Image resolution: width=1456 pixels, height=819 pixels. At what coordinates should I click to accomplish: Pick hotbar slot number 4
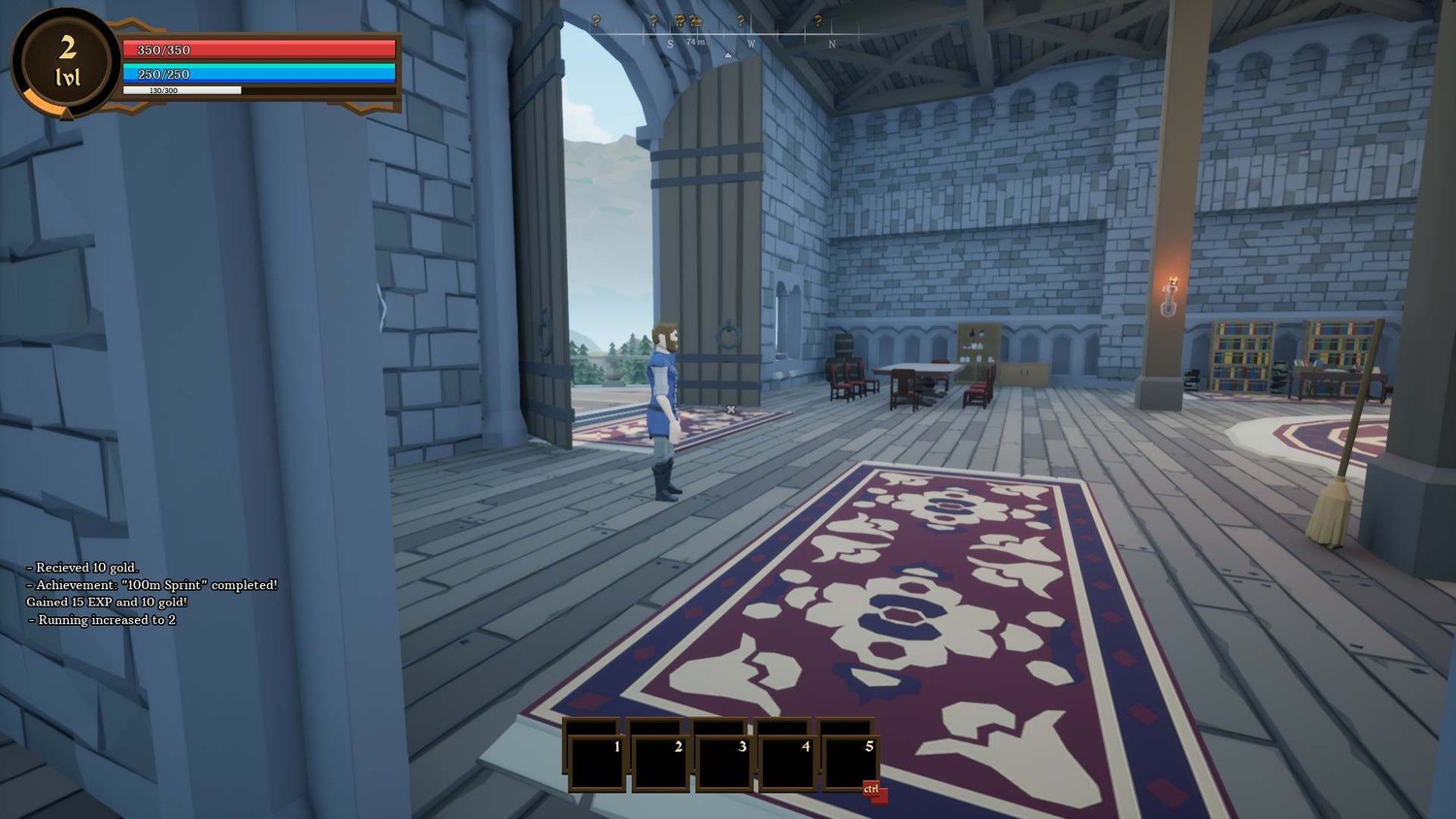[x=786, y=763]
